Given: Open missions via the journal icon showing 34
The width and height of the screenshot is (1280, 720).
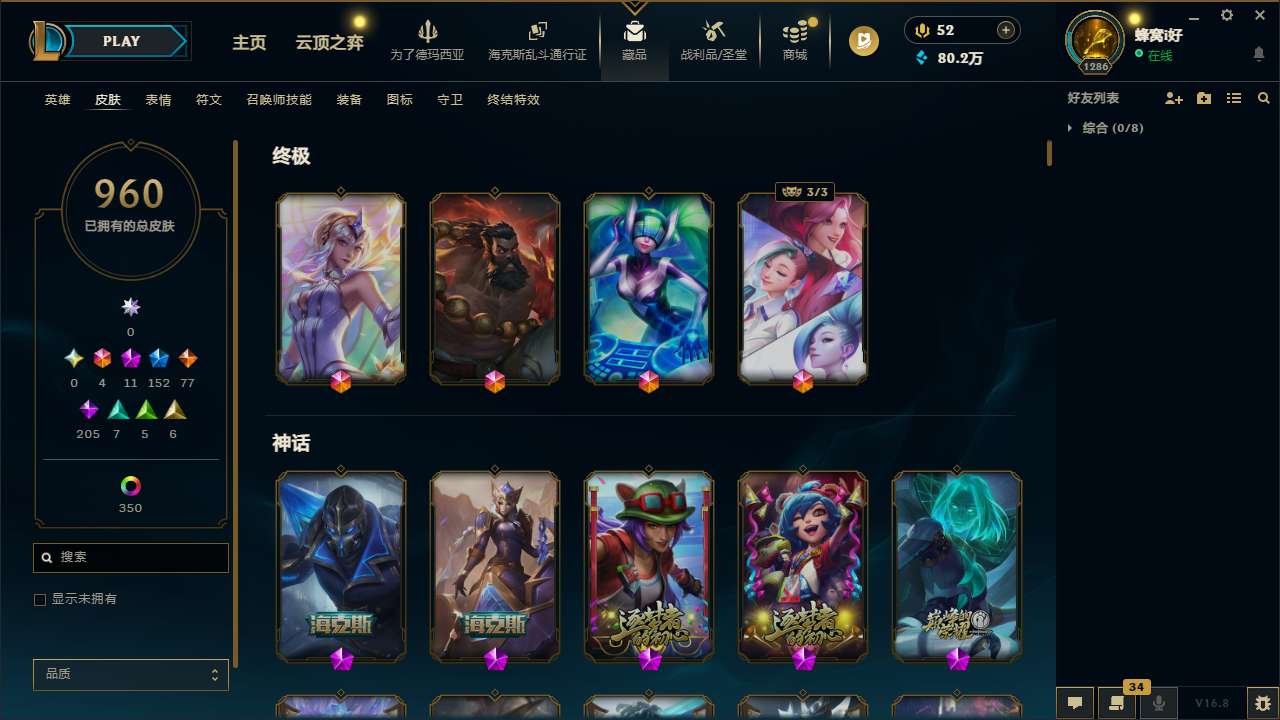Looking at the screenshot, I should tap(1117, 703).
